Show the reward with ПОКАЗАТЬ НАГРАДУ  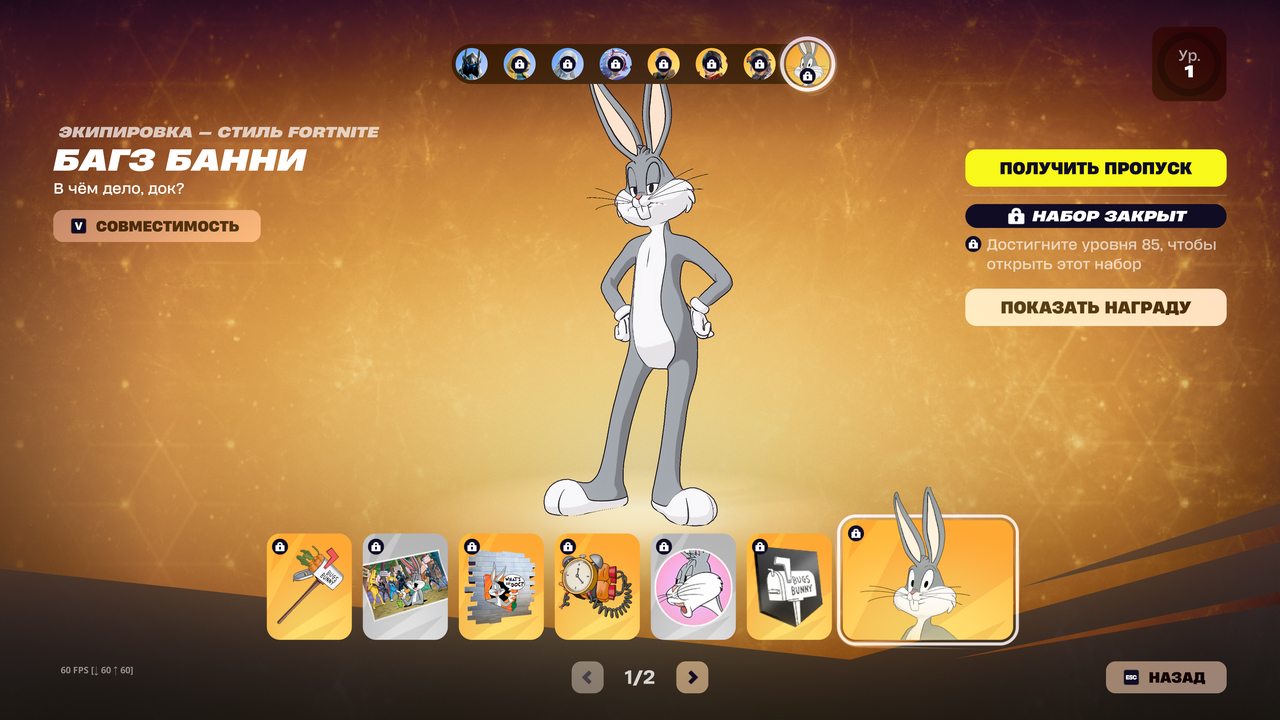pyautogui.click(x=1095, y=307)
